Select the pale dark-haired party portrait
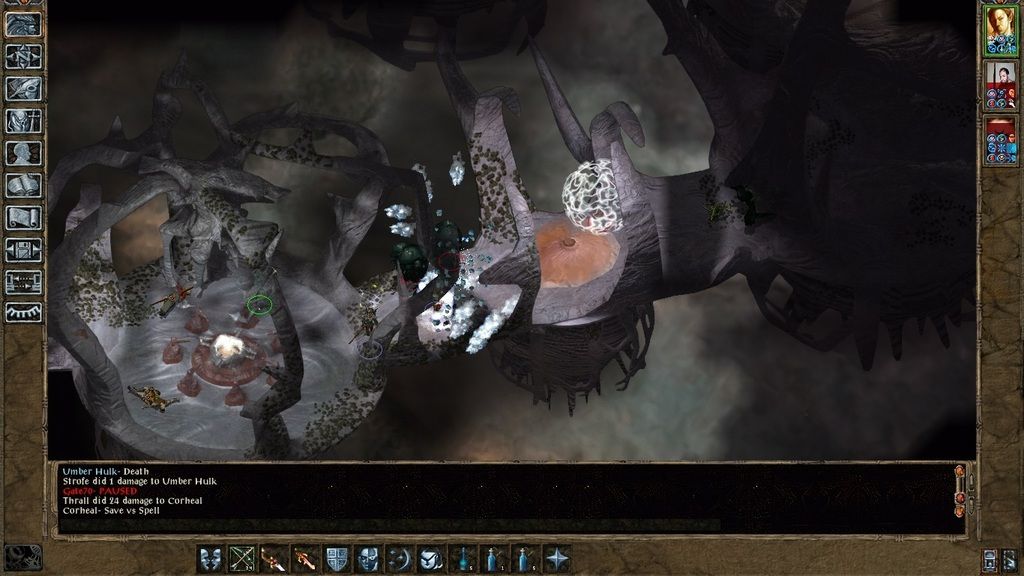Image resolution: width=1024 pixels, height=576 pixels. (x=1000, y=84)
